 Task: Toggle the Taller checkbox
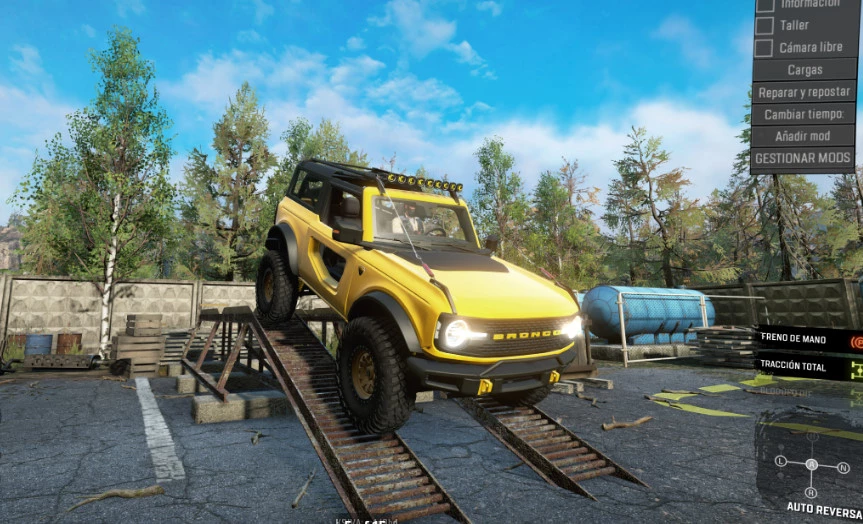[x=764, y=25]
